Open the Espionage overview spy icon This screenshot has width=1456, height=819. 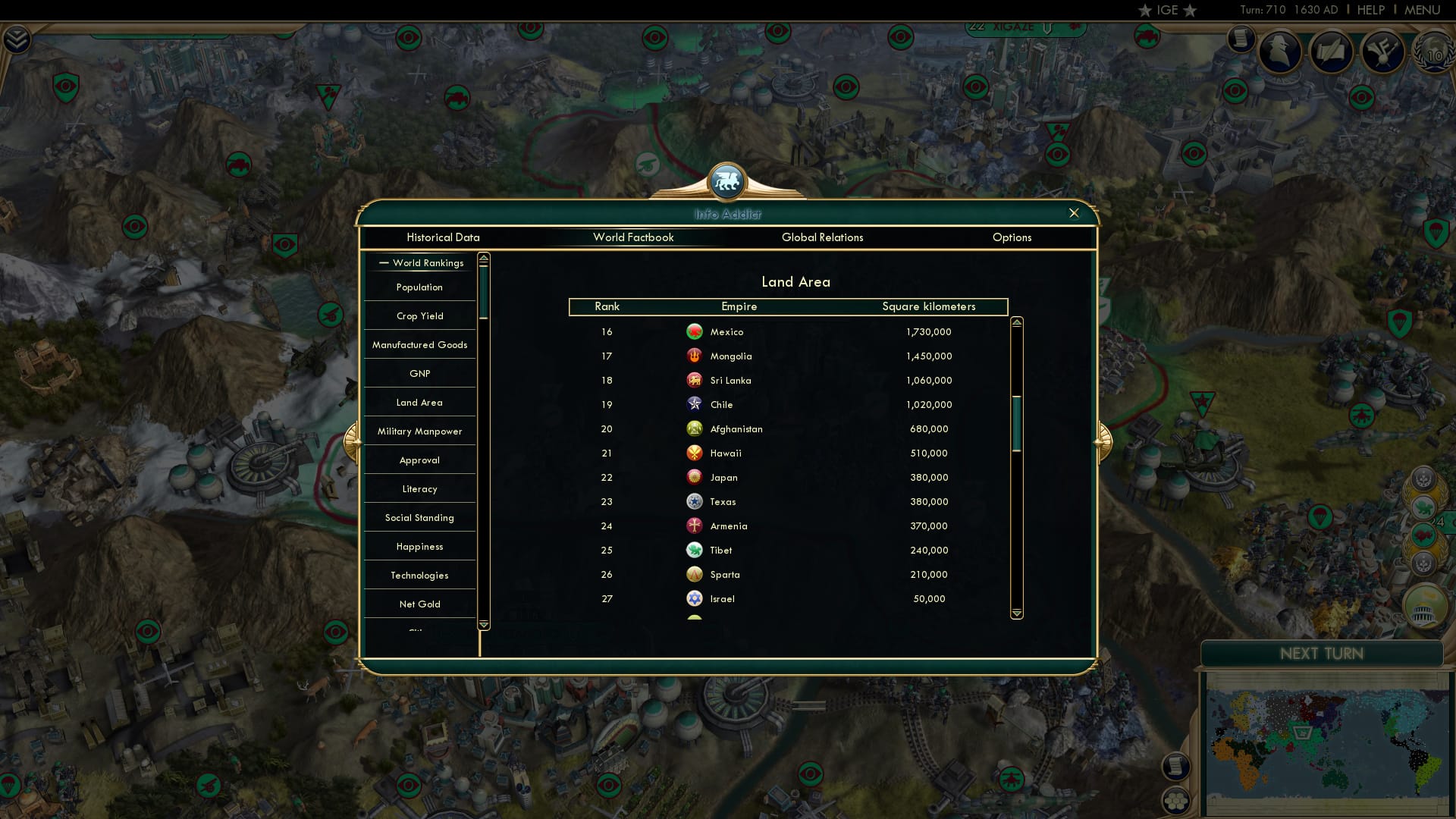tap(1282, 52)
